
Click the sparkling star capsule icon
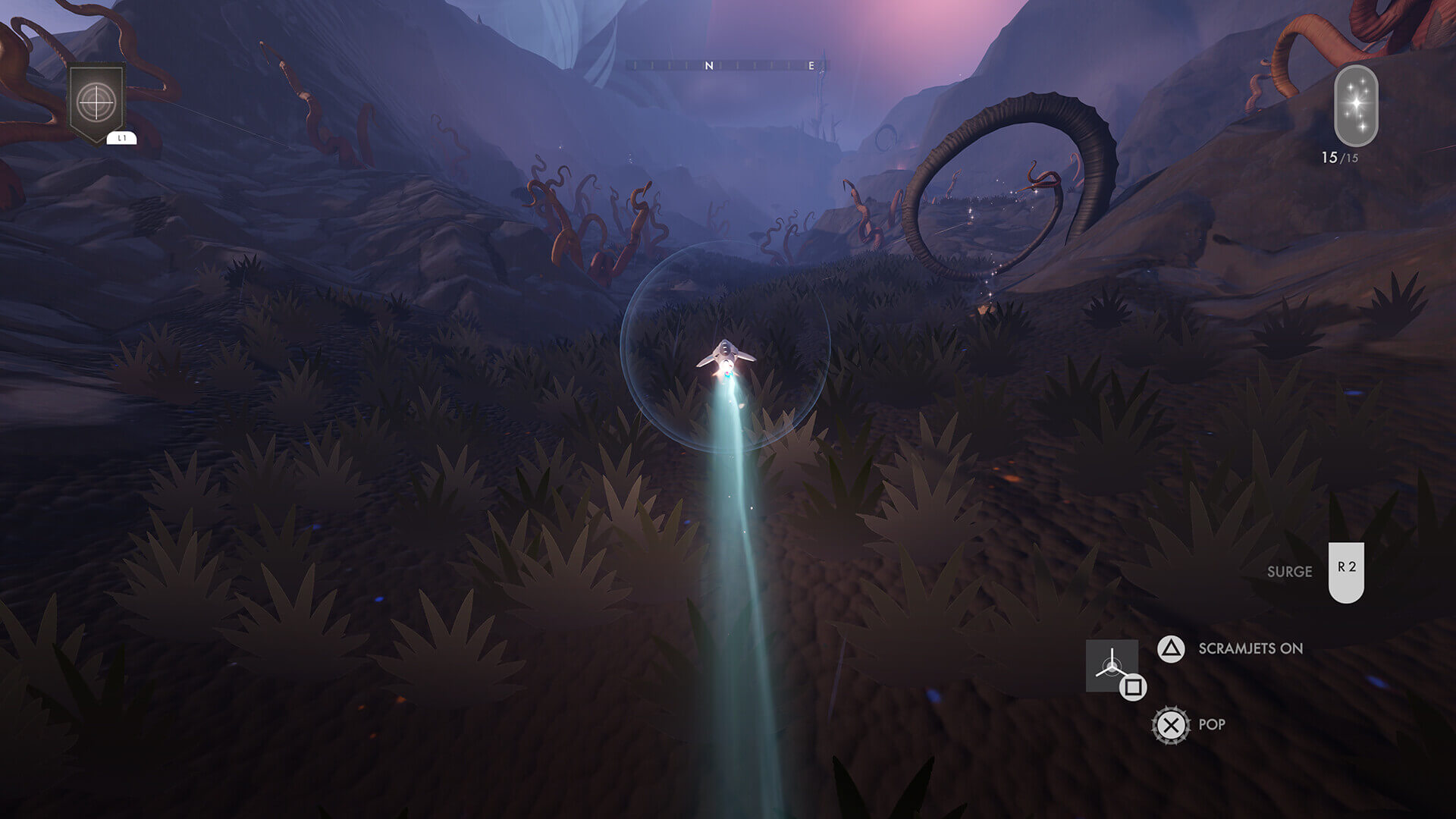click(1355, 105)
